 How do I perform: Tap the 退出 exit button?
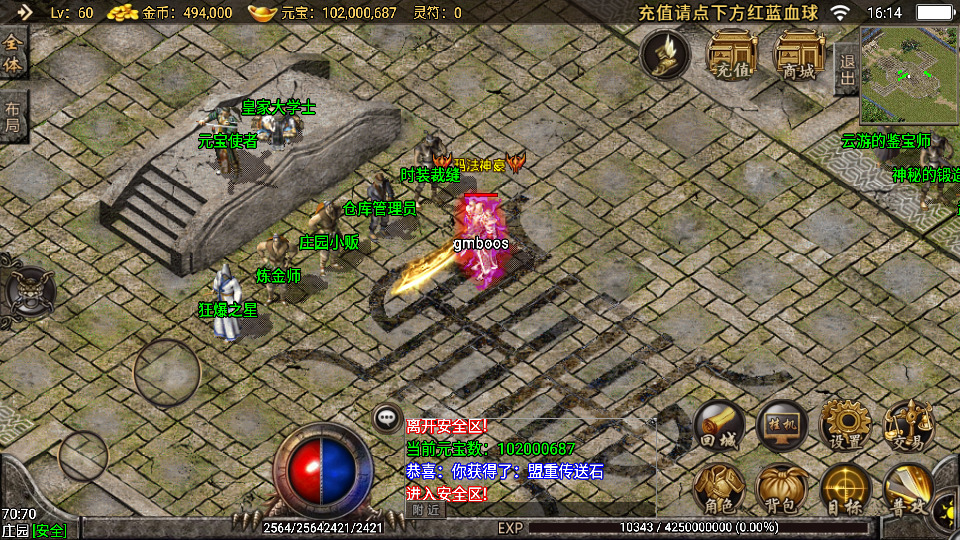(x=846, y=68)
